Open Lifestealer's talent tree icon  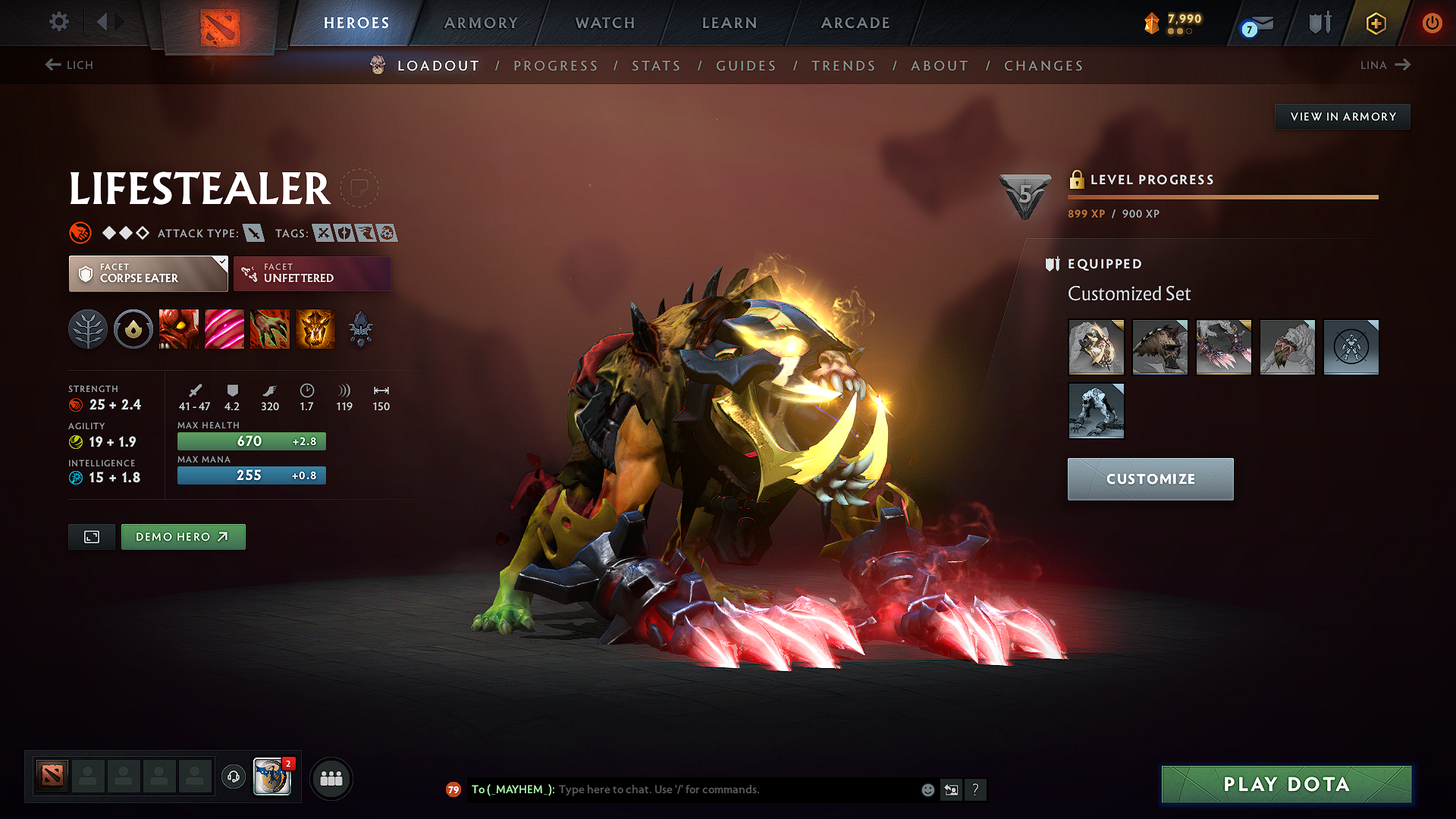88,329
